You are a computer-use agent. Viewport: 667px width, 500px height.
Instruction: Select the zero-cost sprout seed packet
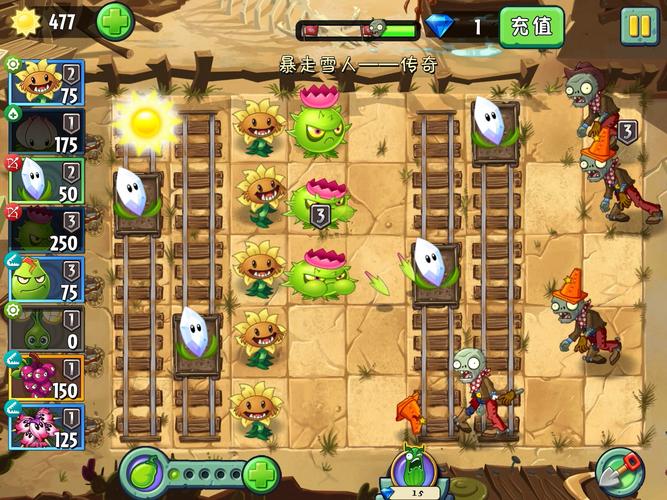[x=46, y=329]
